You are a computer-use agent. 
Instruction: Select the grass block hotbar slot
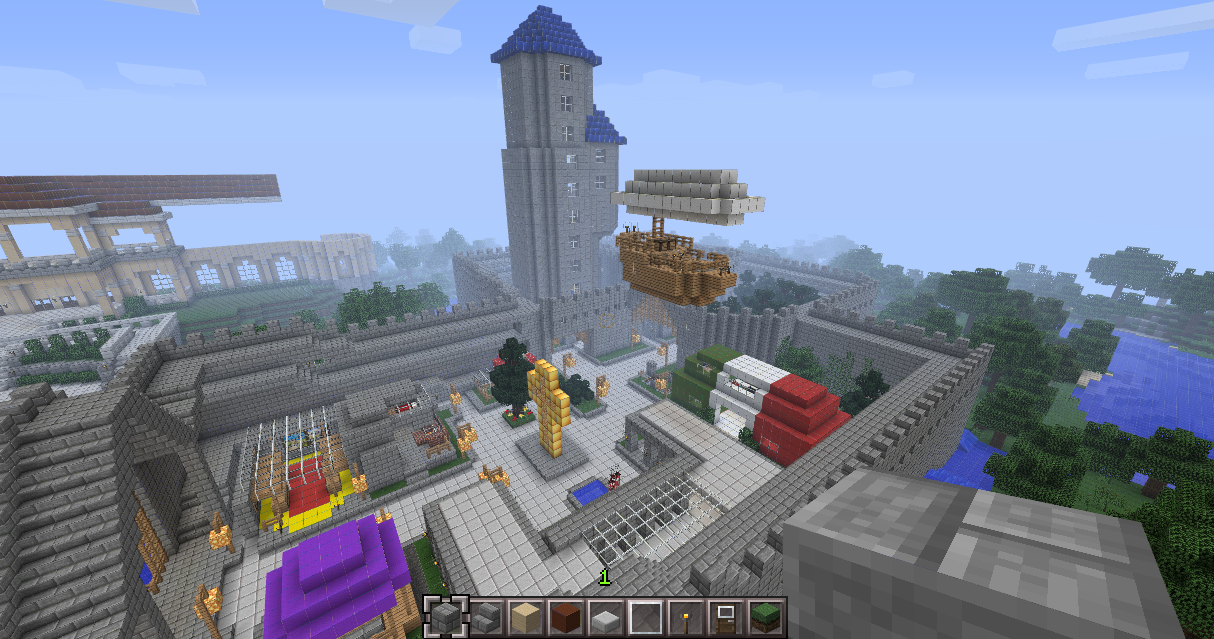(765, 617)
